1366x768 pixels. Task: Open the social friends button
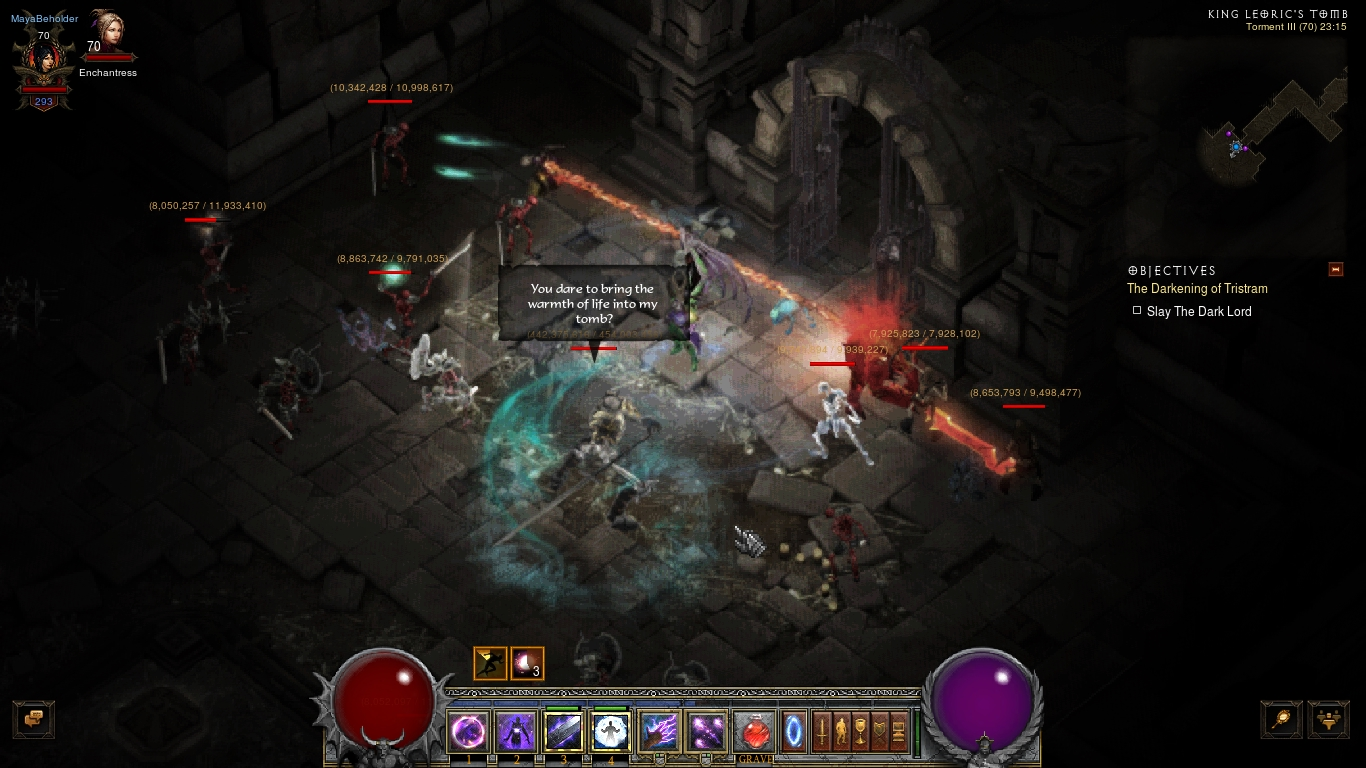click(1328, 719)
